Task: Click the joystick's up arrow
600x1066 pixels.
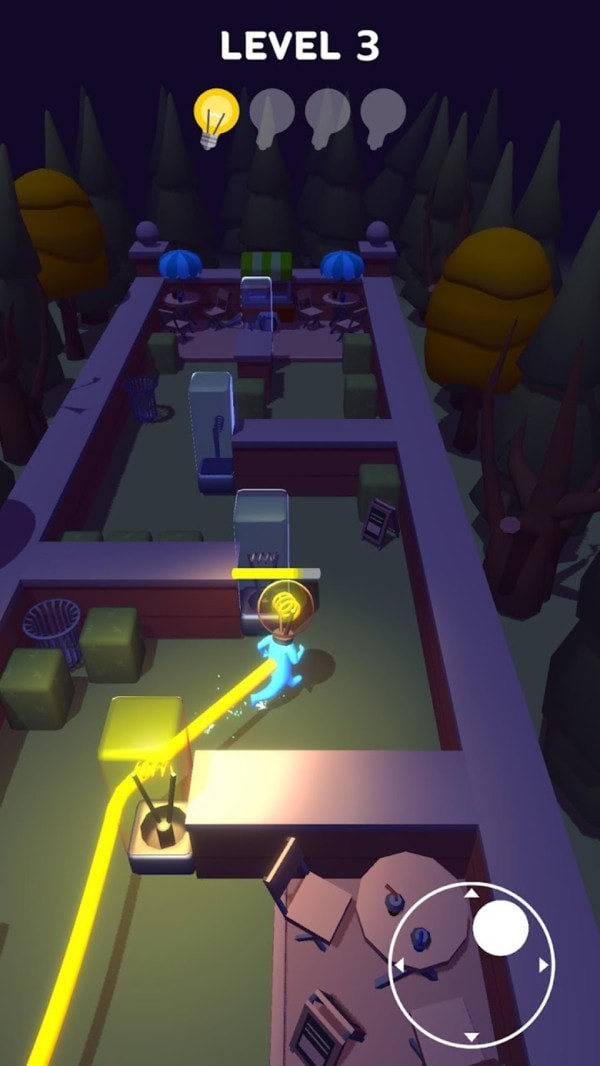Action: click(472, 891)
